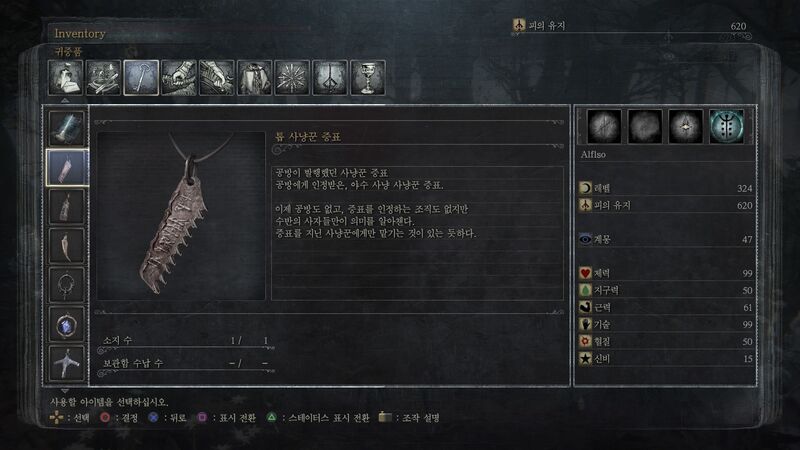Switch to the consumables tab with the bottle
This screenshot has width=800, height=450.
66,77
